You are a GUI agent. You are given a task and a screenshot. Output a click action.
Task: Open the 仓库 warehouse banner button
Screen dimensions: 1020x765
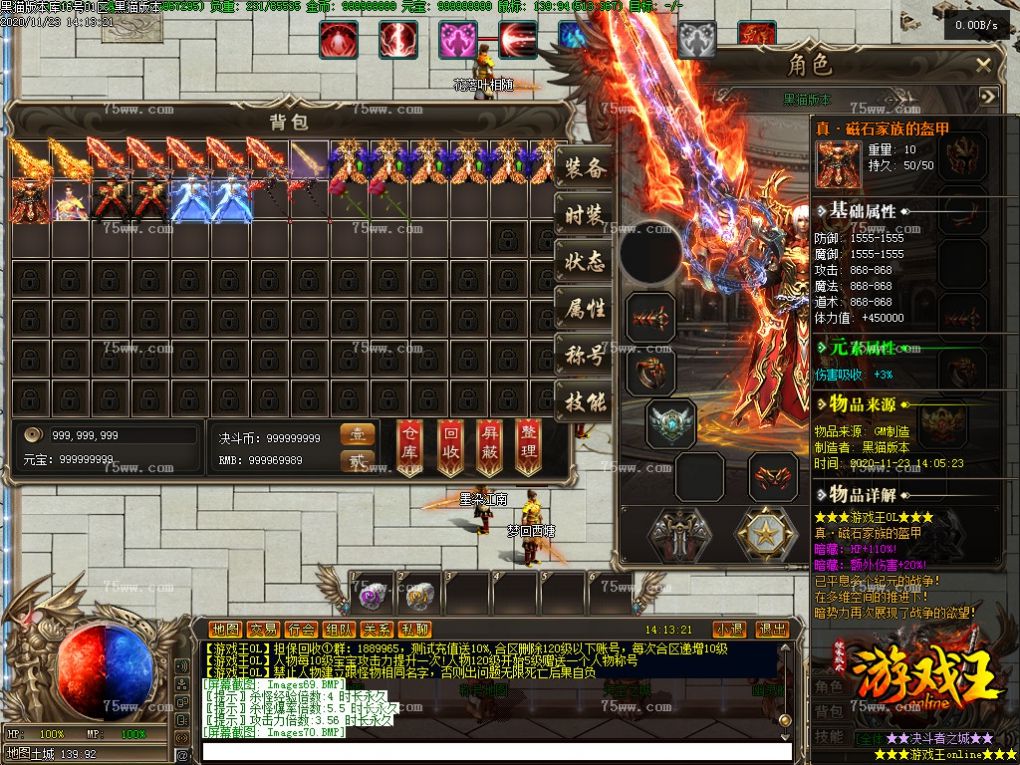[410, 446]
